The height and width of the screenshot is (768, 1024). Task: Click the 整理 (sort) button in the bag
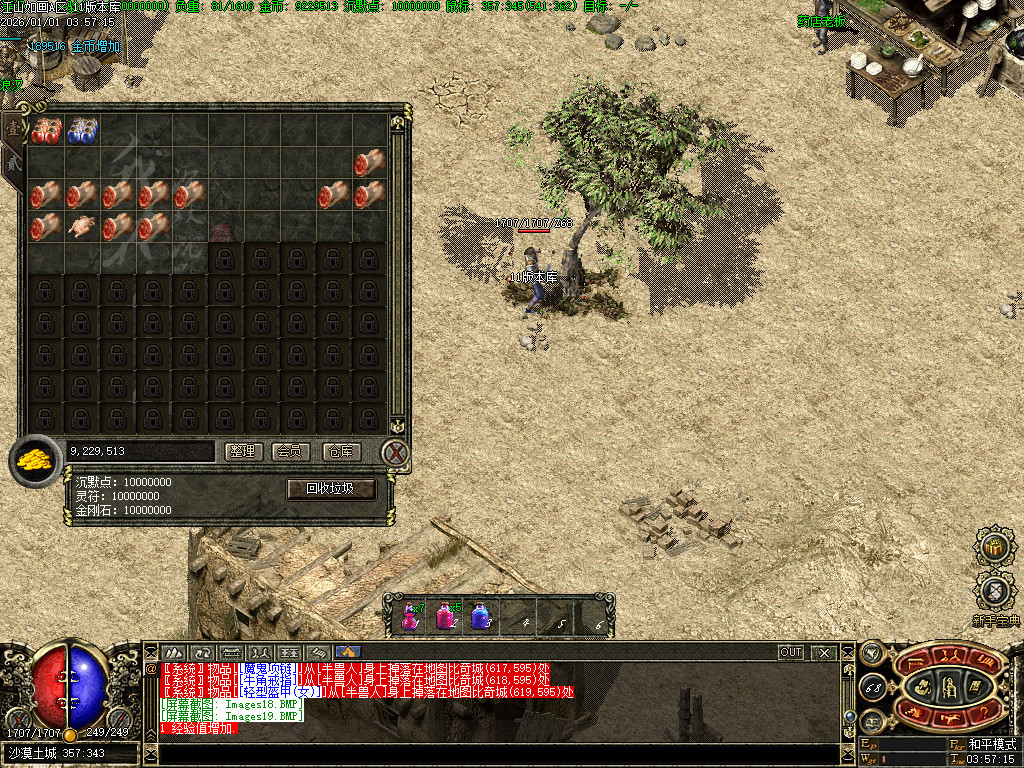pos(241,452)
